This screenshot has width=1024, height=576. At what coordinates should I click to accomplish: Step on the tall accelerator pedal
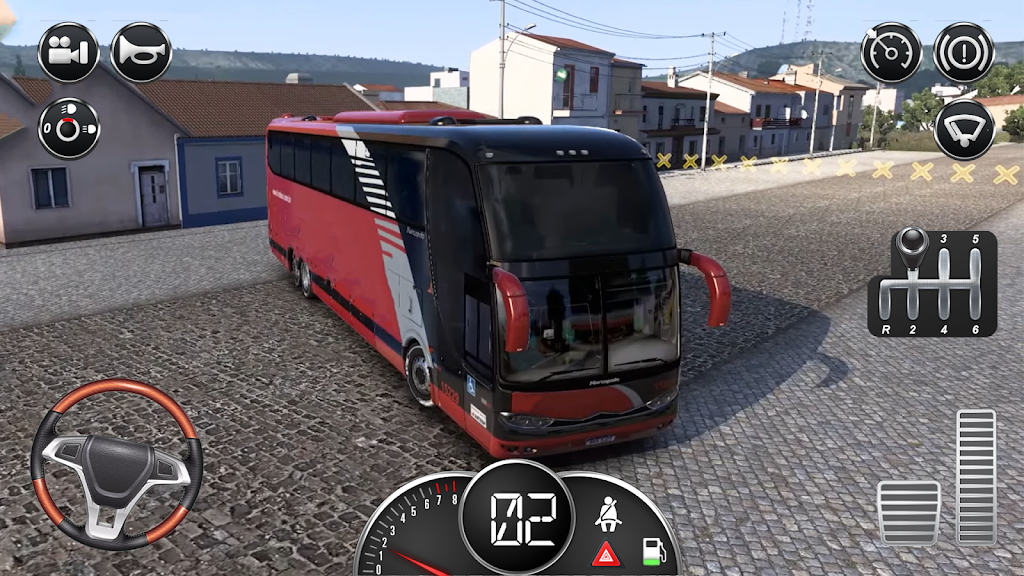pos(976,476)
